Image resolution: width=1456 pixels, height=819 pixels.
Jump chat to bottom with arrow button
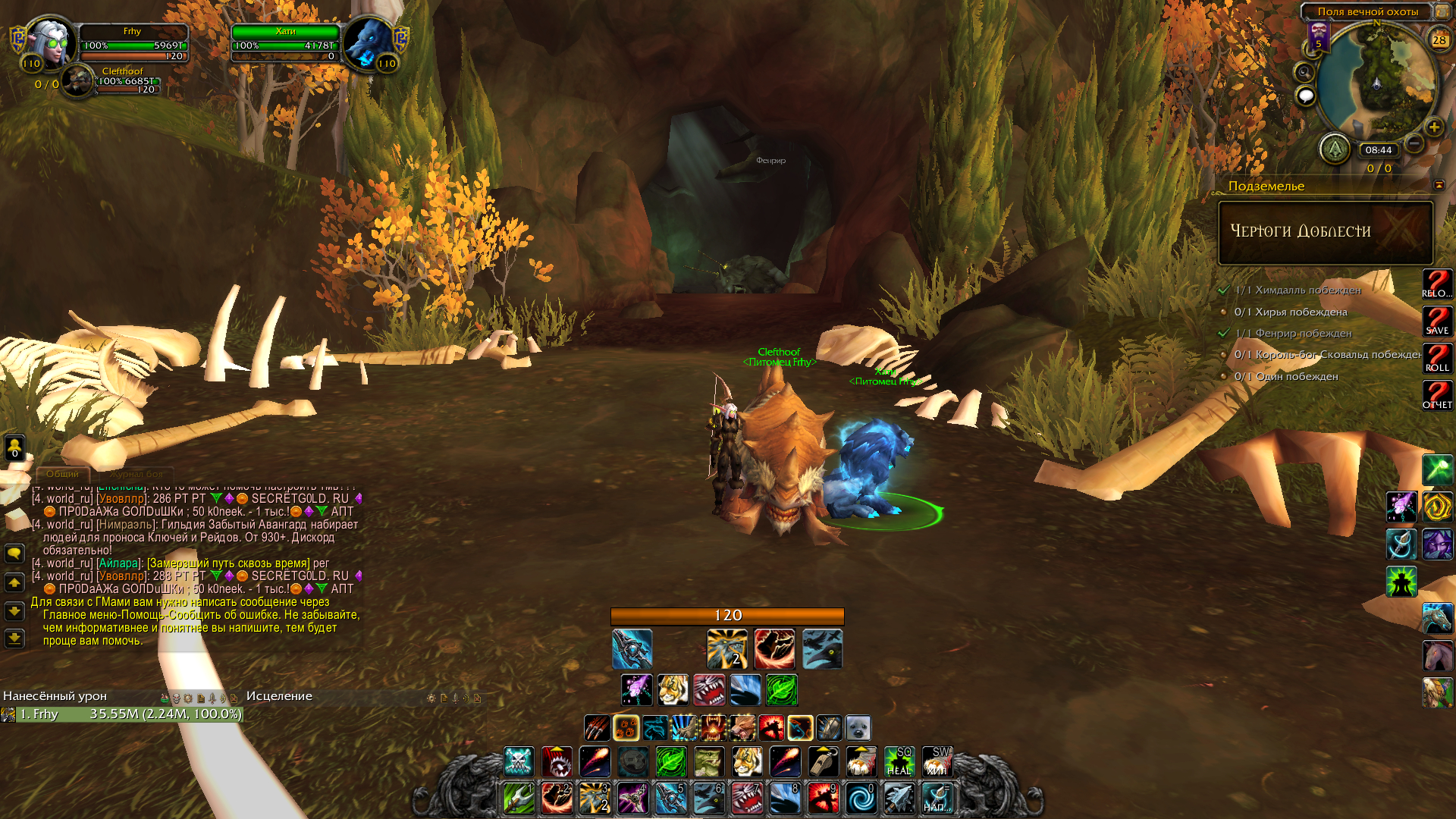coord(14,639)
